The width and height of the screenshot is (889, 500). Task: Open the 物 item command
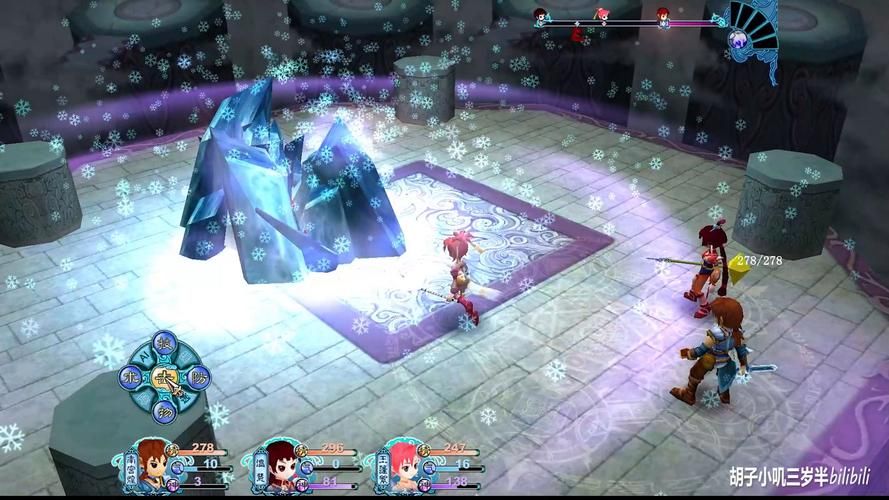[x=163, y=410]
